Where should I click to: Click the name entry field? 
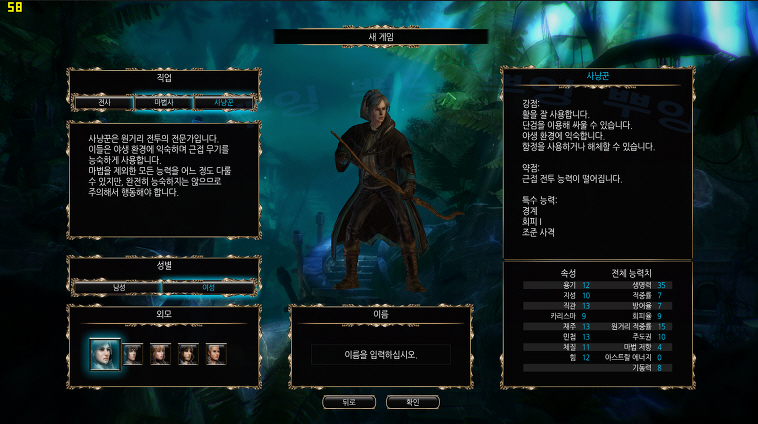pos(380,354)
